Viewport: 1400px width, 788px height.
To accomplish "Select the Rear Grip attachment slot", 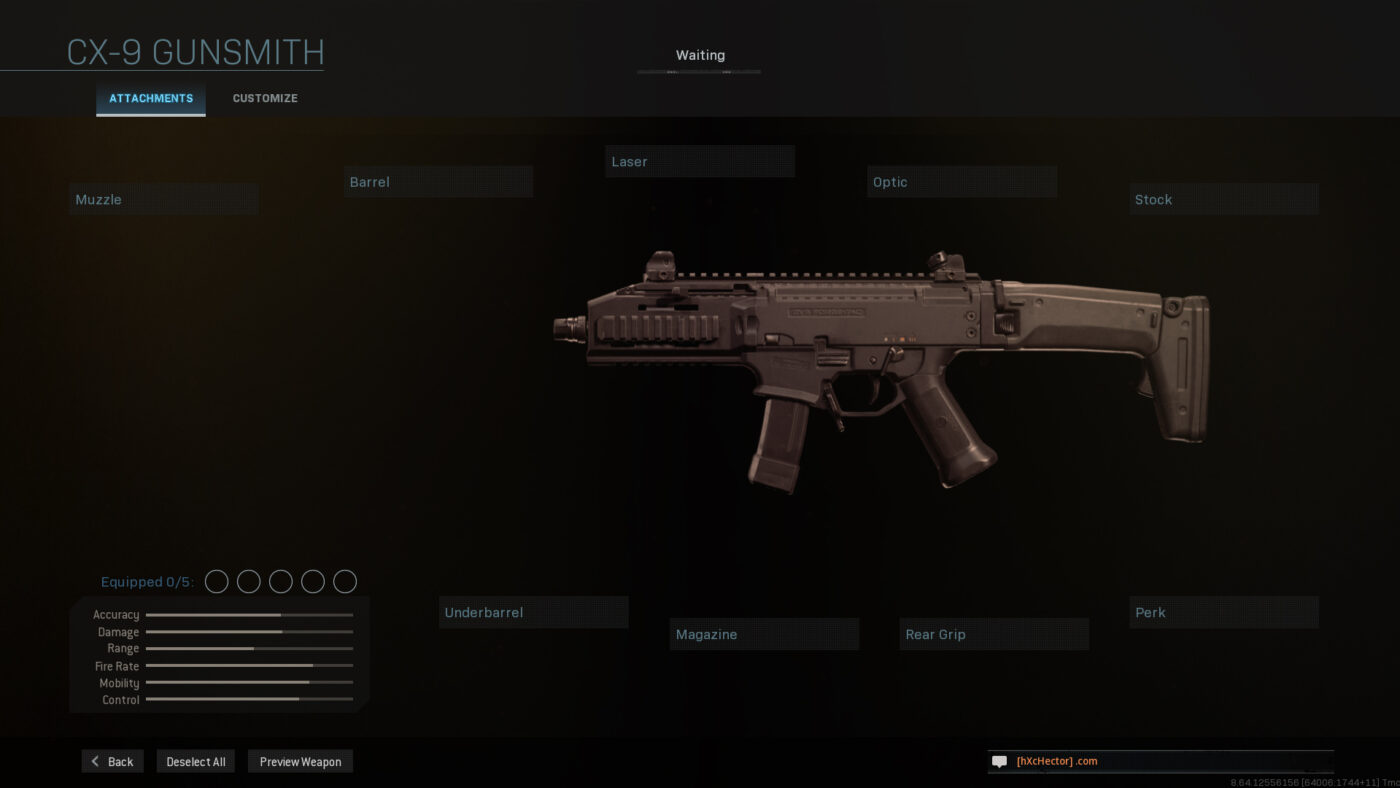I will pyautogui.click(x=994, y=633).
